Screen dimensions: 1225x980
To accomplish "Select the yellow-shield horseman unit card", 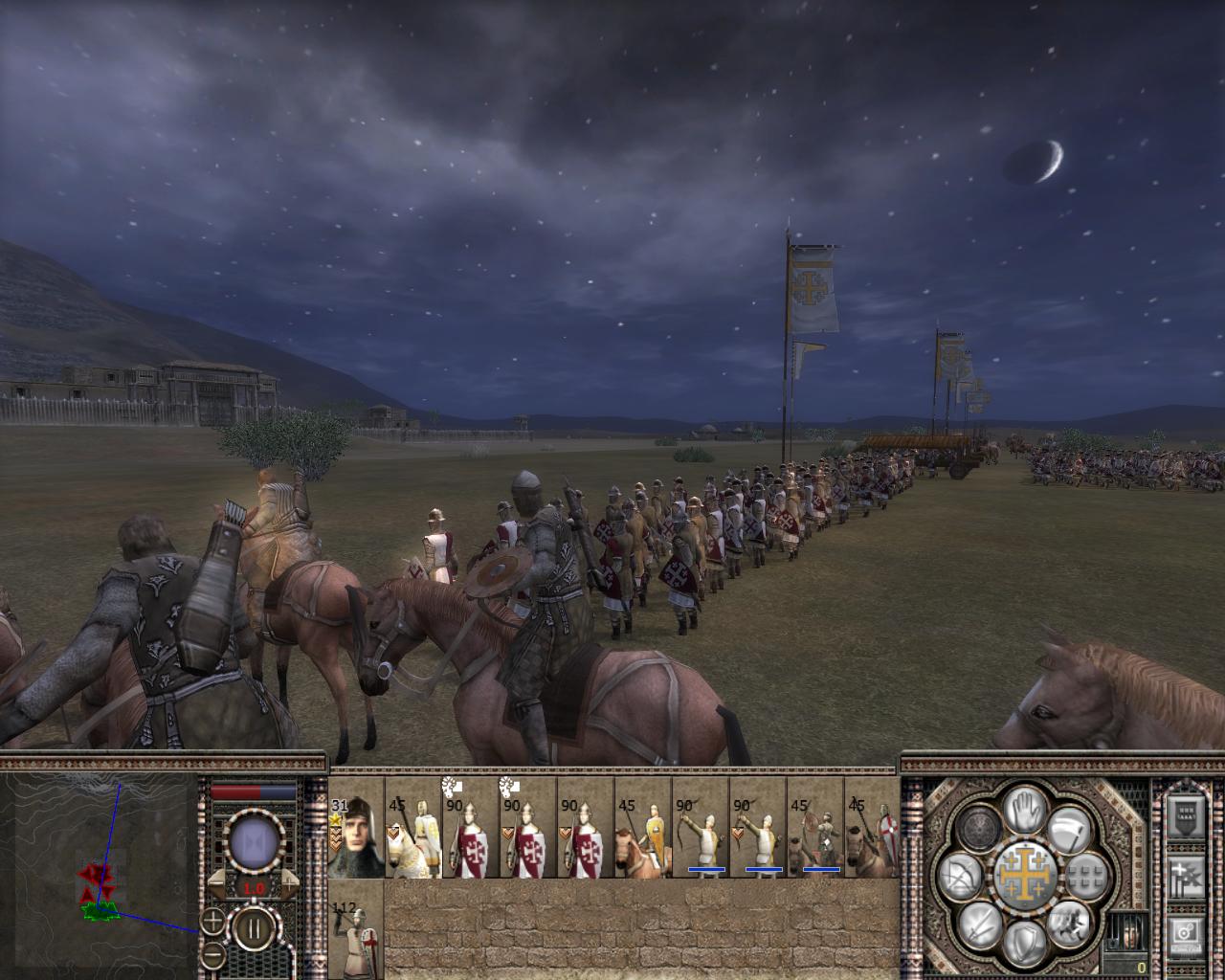I will click(x=643, y=833).
